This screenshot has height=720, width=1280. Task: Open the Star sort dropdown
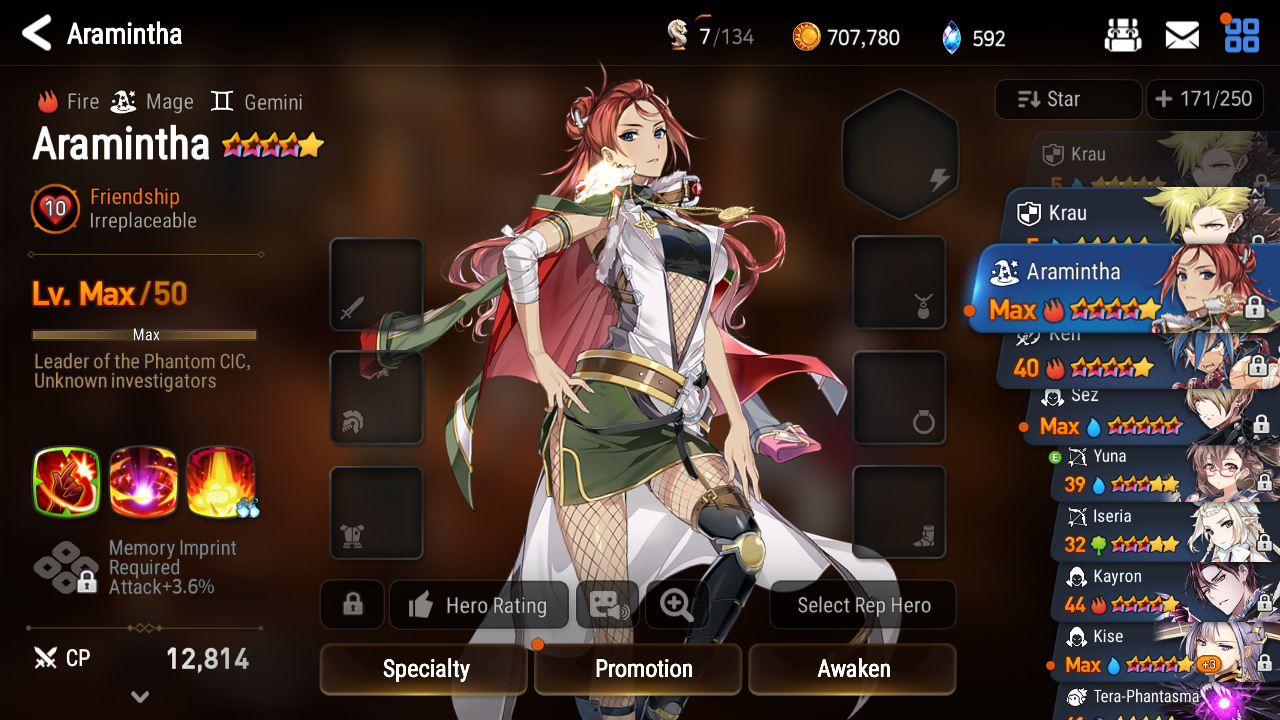pos(1068,99)
